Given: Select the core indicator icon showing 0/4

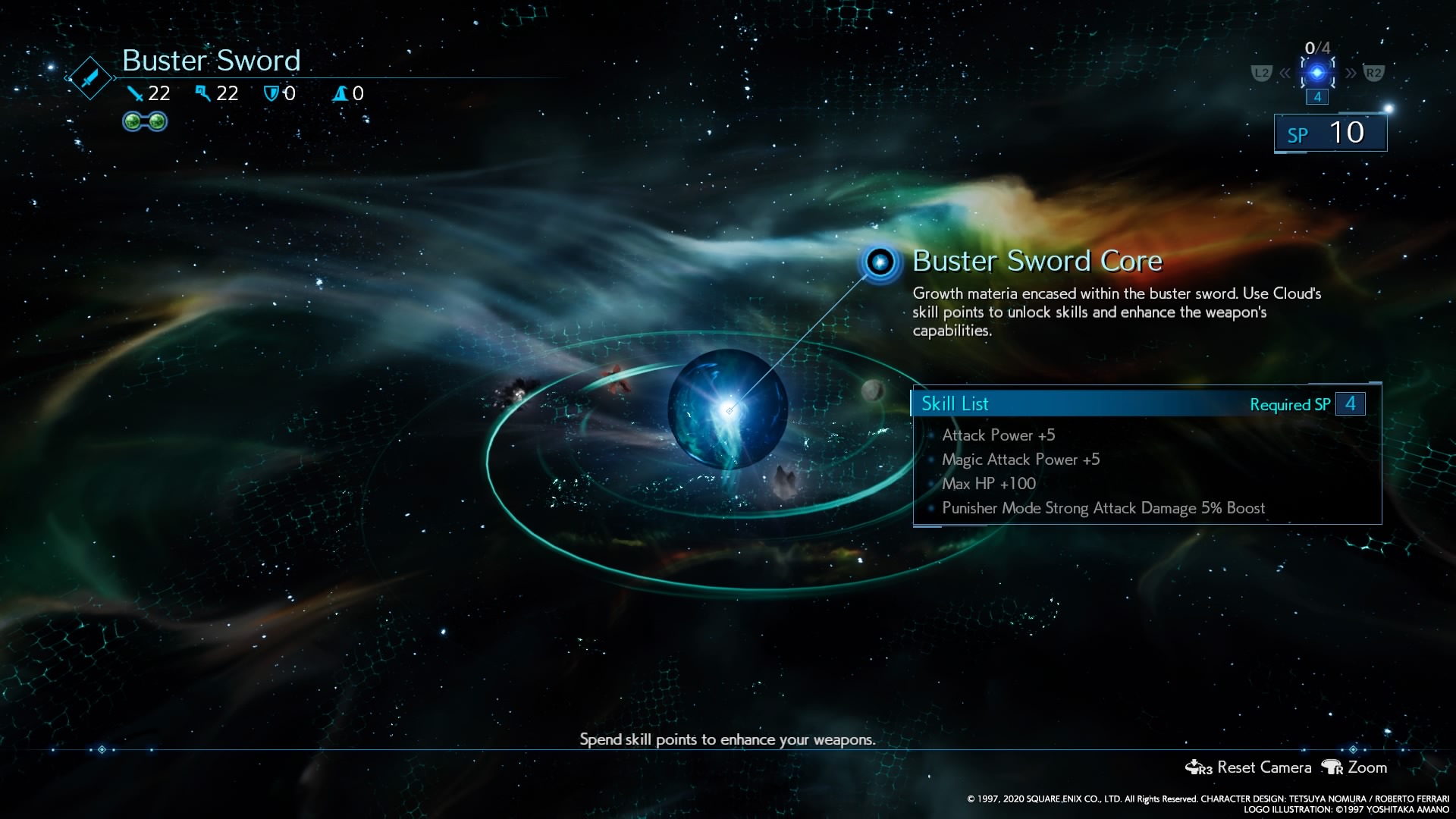Looking at the screenshot, I should tap(1317, 73).
